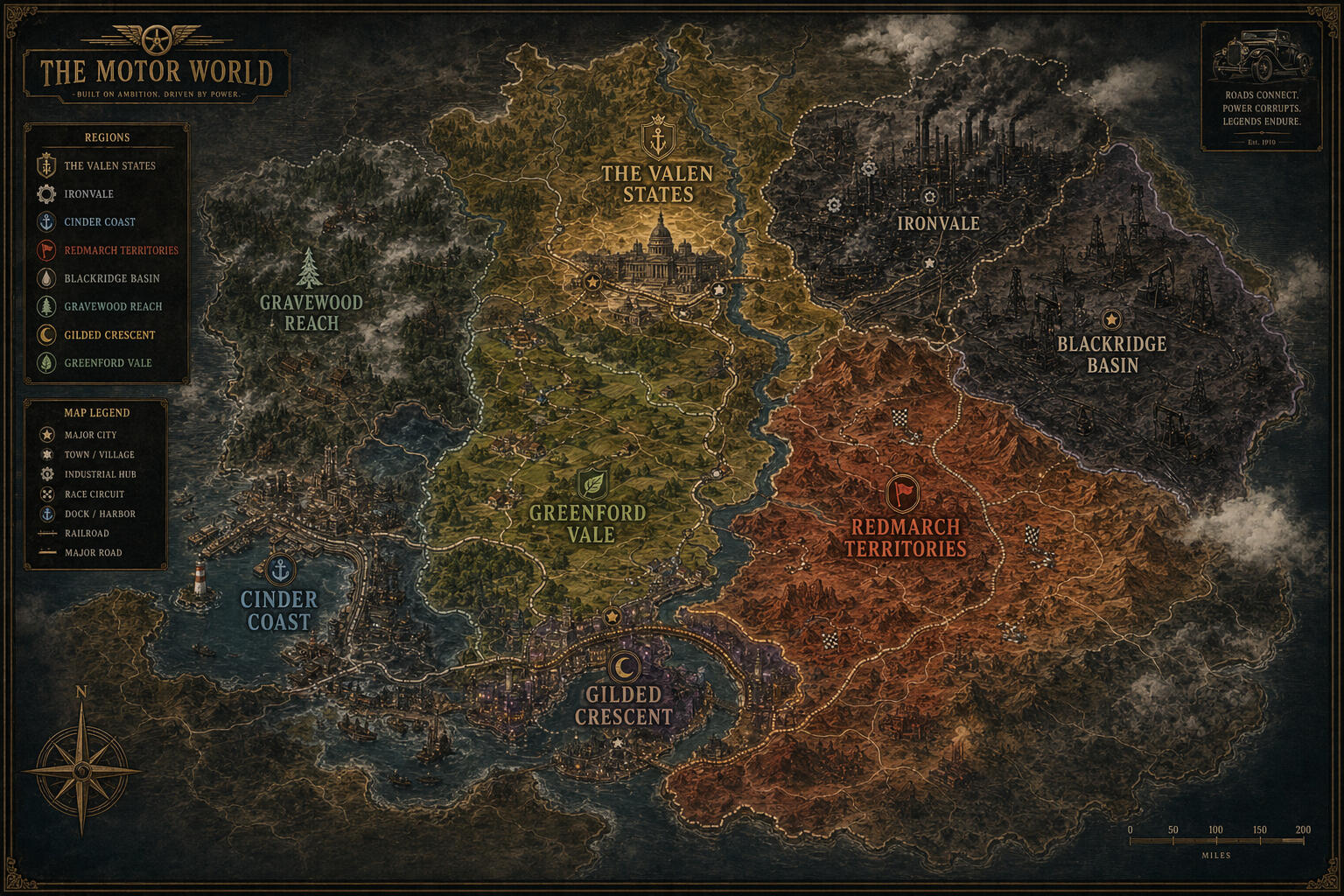Choose the Gilded Crescent moon emblem on map
Screen dimensions: 1344x896
point(624,667)
